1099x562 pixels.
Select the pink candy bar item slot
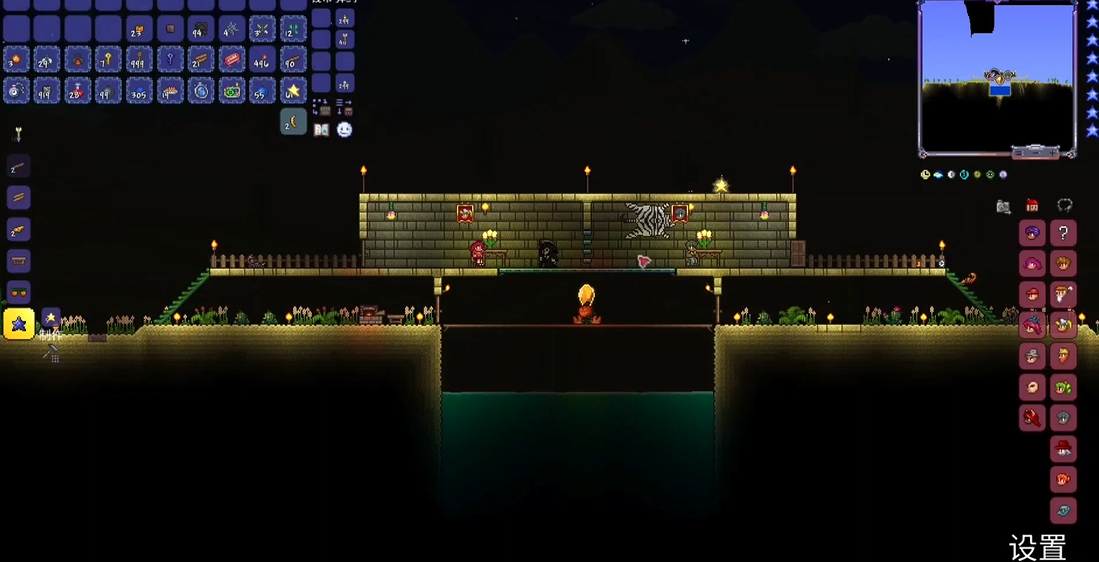click(232, 60)
